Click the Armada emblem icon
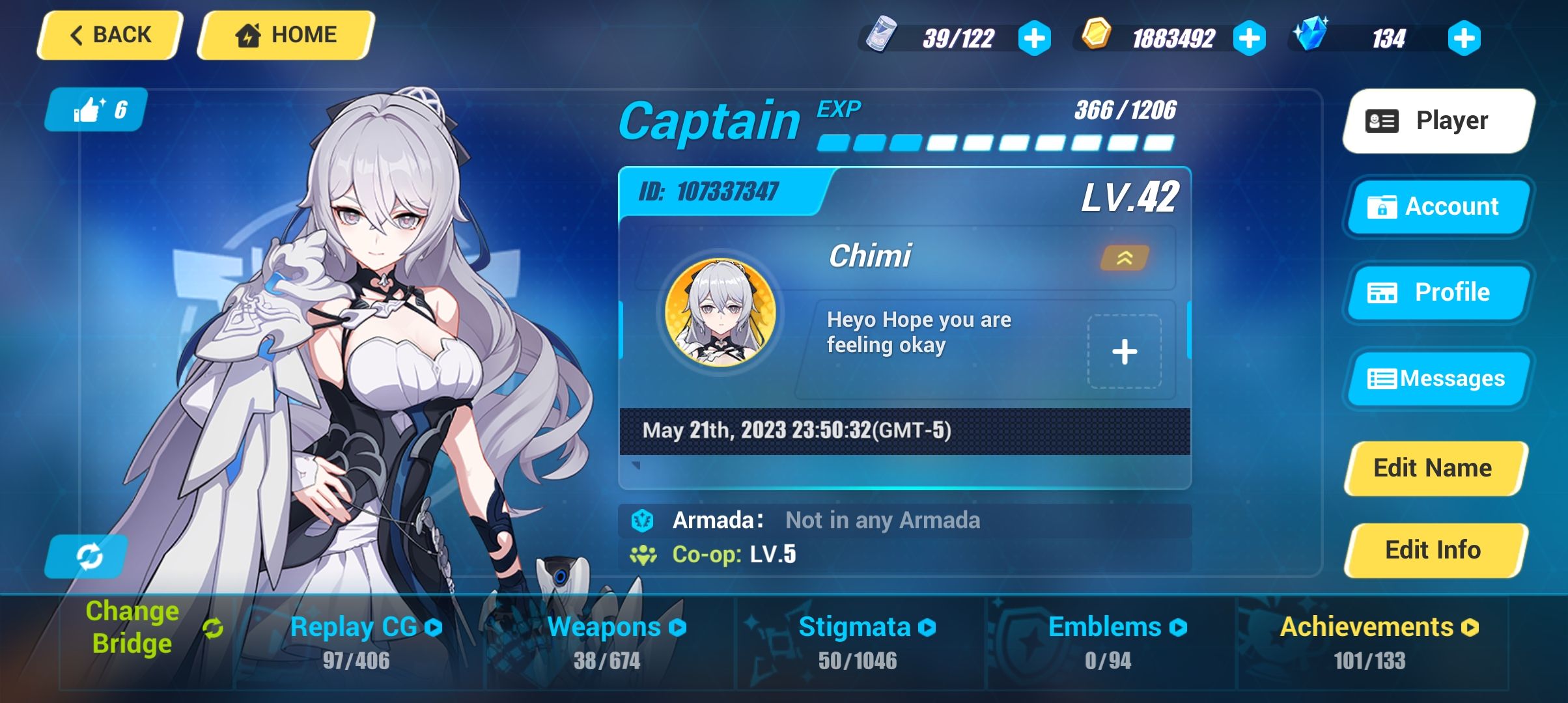Screen dimensions: 1568x703 pos(644,520)
